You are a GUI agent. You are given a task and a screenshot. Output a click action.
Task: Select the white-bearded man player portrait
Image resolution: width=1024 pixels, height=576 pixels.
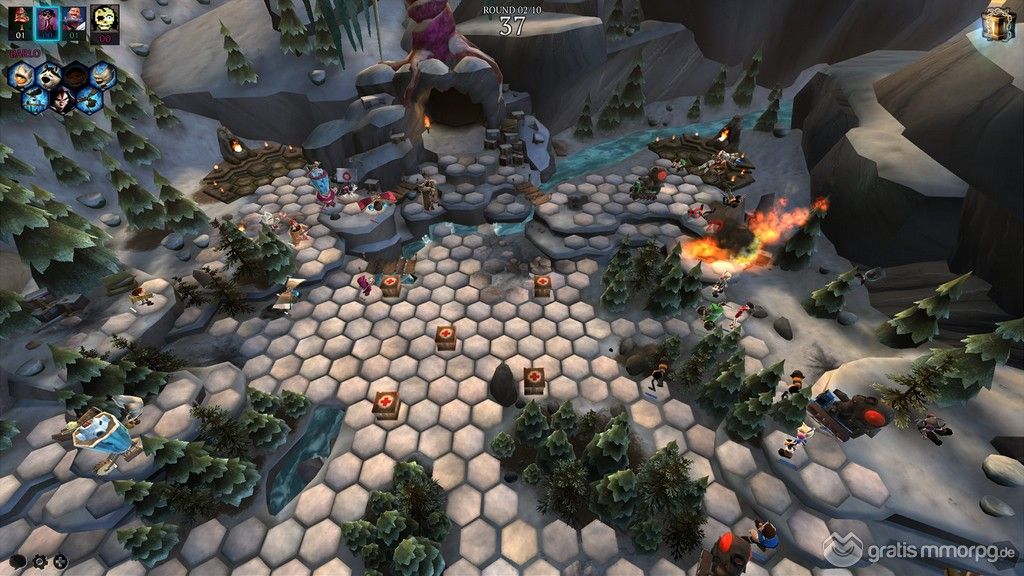point(76,17)
